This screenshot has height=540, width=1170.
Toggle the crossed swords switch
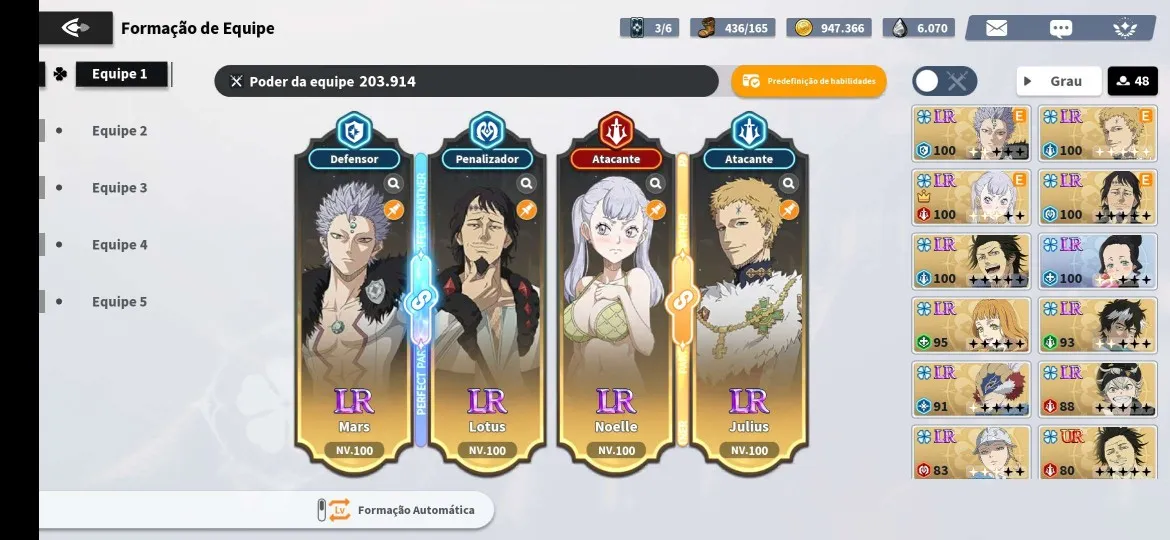(x=944, y=81)
